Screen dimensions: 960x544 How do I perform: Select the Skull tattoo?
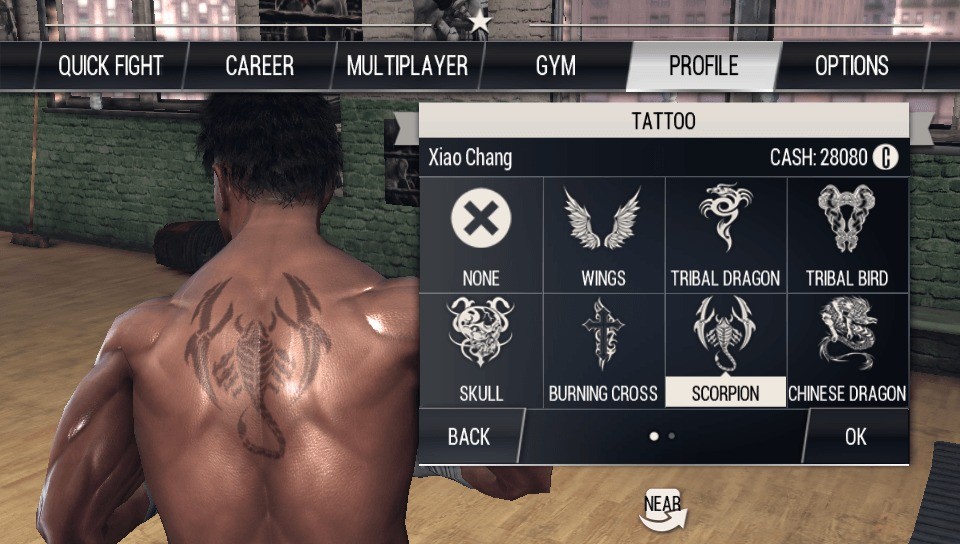481,350
